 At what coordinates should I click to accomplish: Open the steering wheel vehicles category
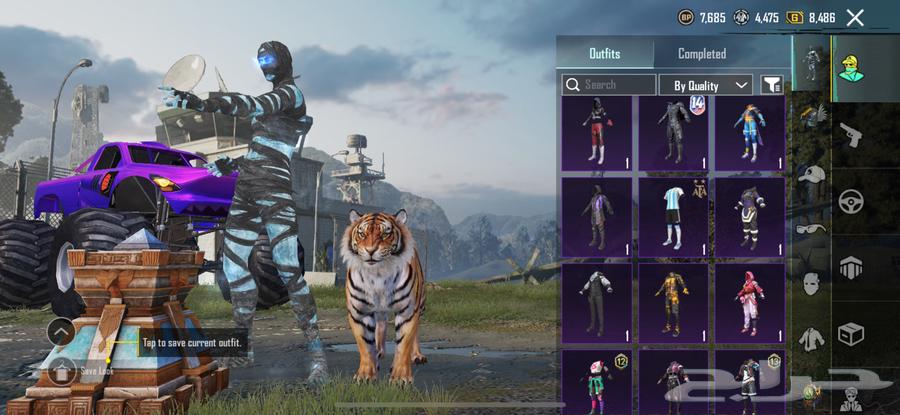[x=851, y=200]
